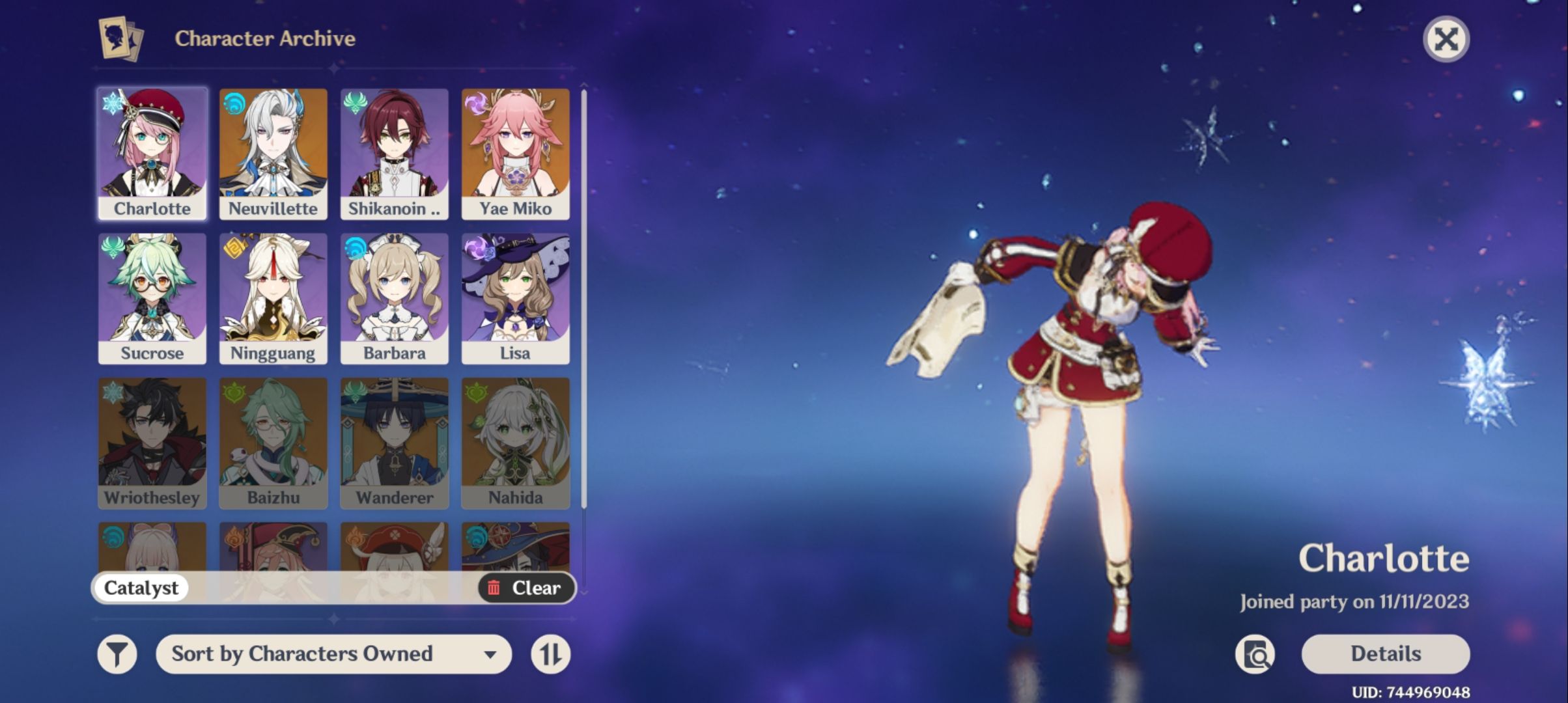
Task: Select the Wanderer's portrait
Action: [394, 437]
